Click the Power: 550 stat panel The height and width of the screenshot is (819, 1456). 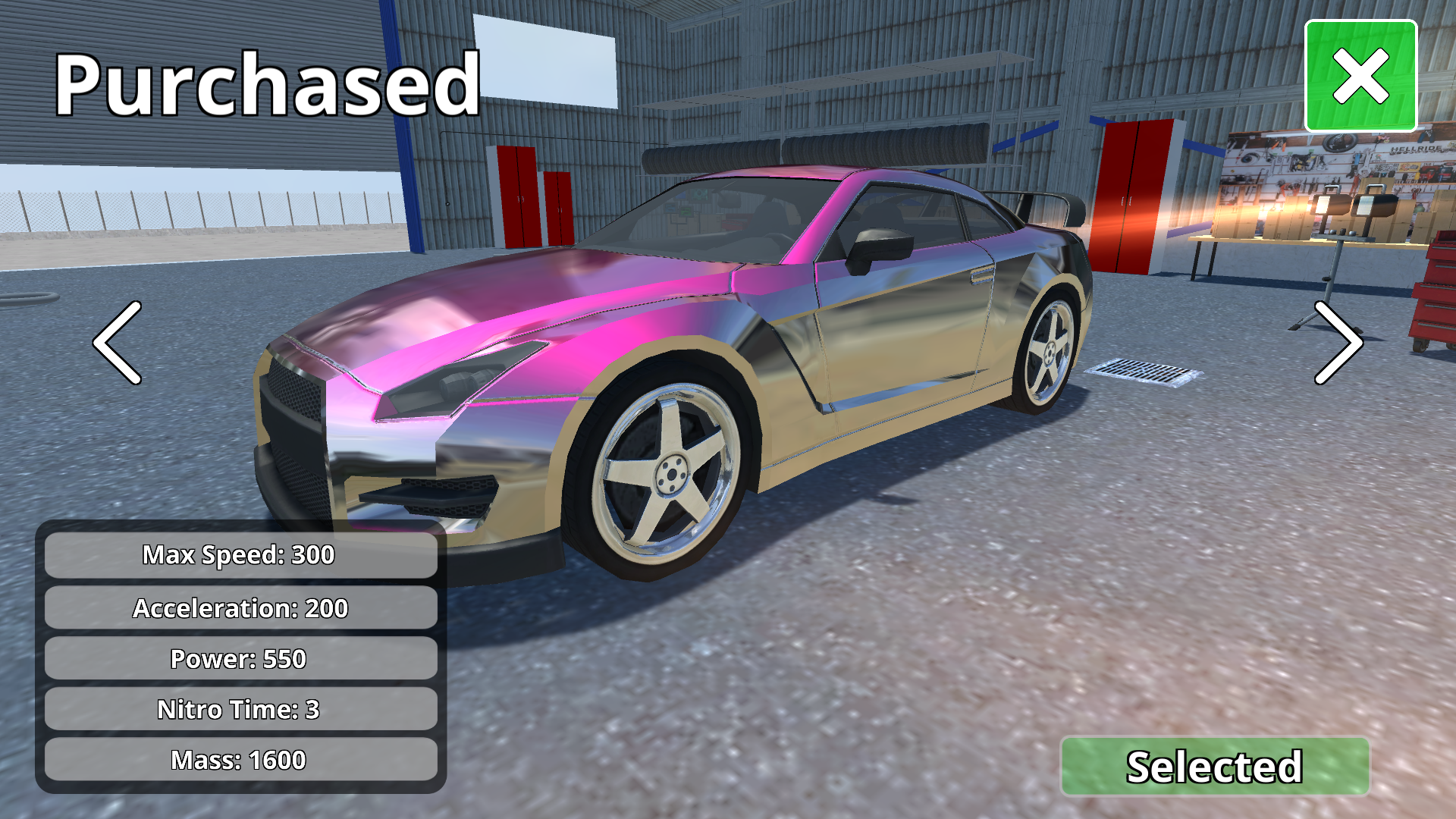click(x=240, y=659)
